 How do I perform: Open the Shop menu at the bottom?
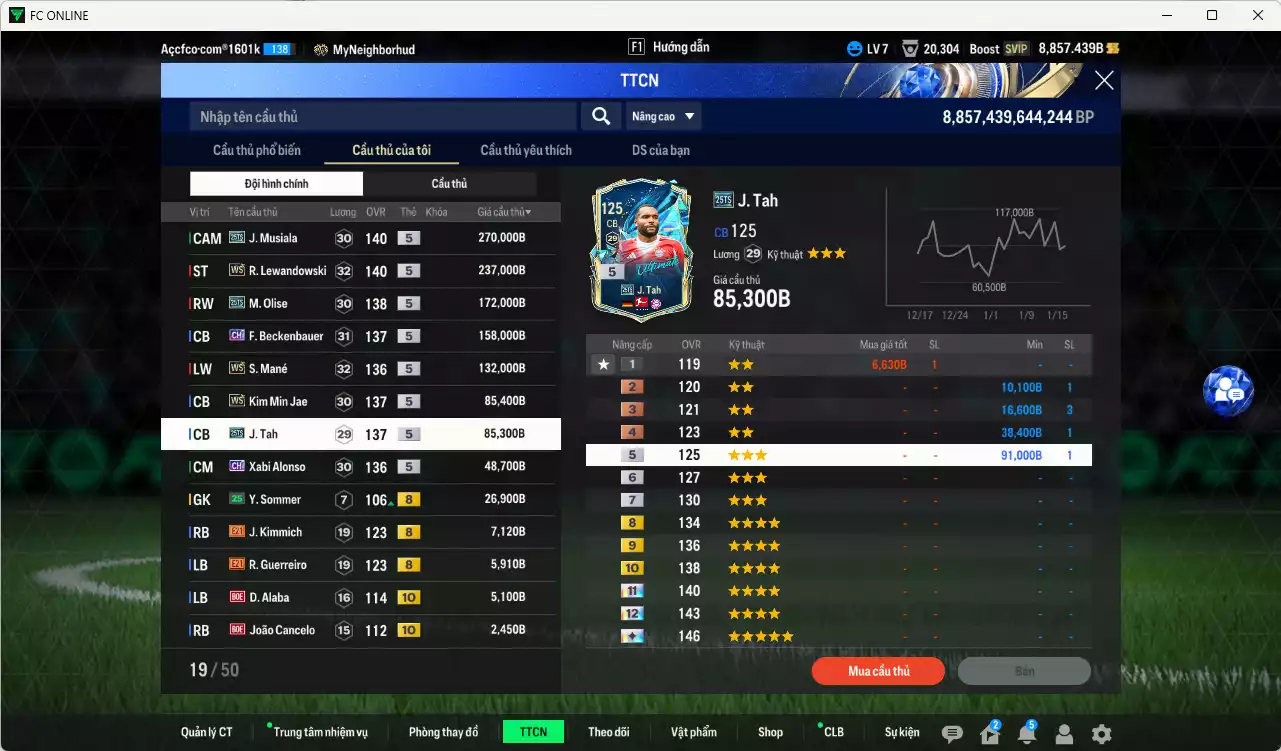point(769,731)
